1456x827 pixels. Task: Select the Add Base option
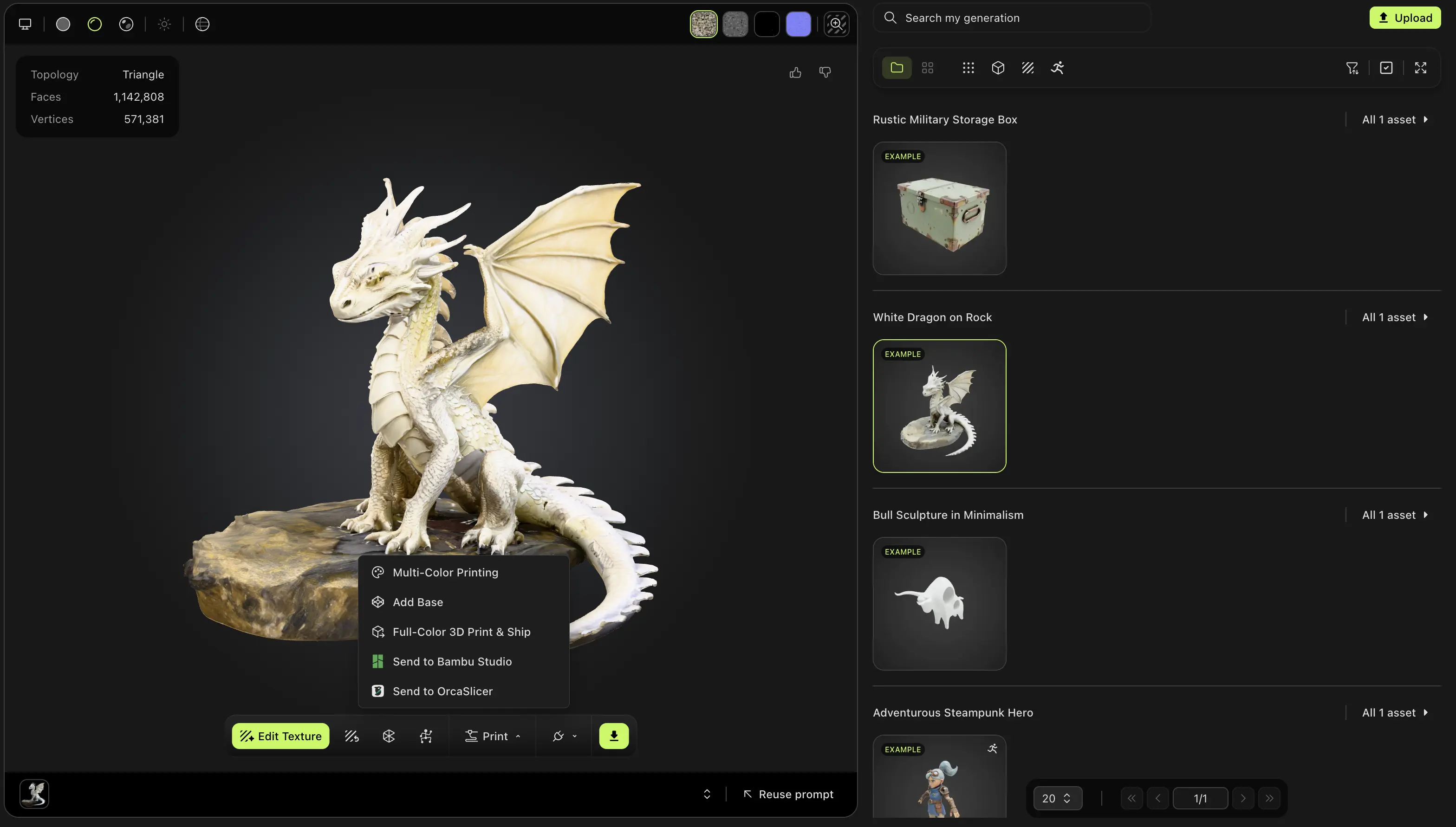coord(417,602)
